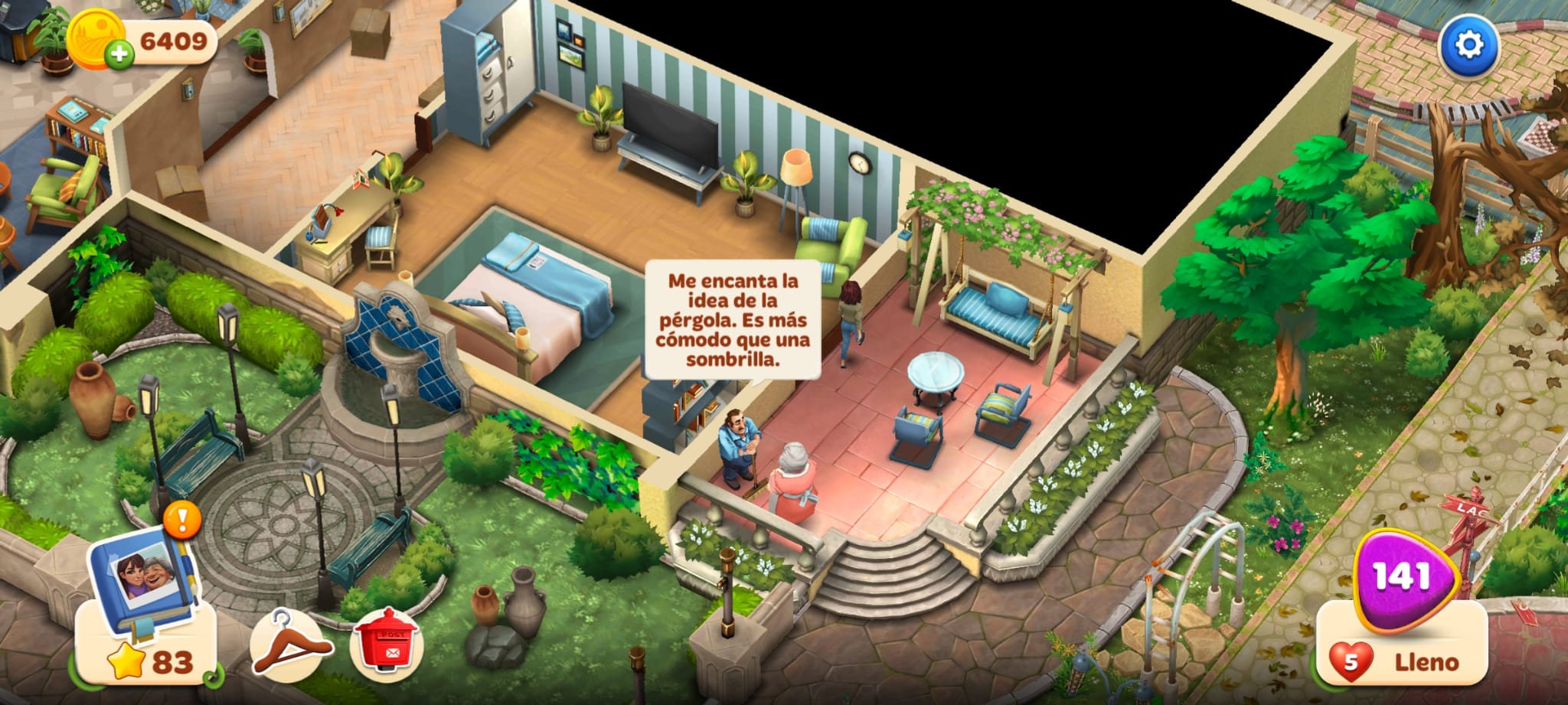Tap the lives heart panel labeled Lleno
Viewport: 1568px width, 705px height.
pos(1403,660)
